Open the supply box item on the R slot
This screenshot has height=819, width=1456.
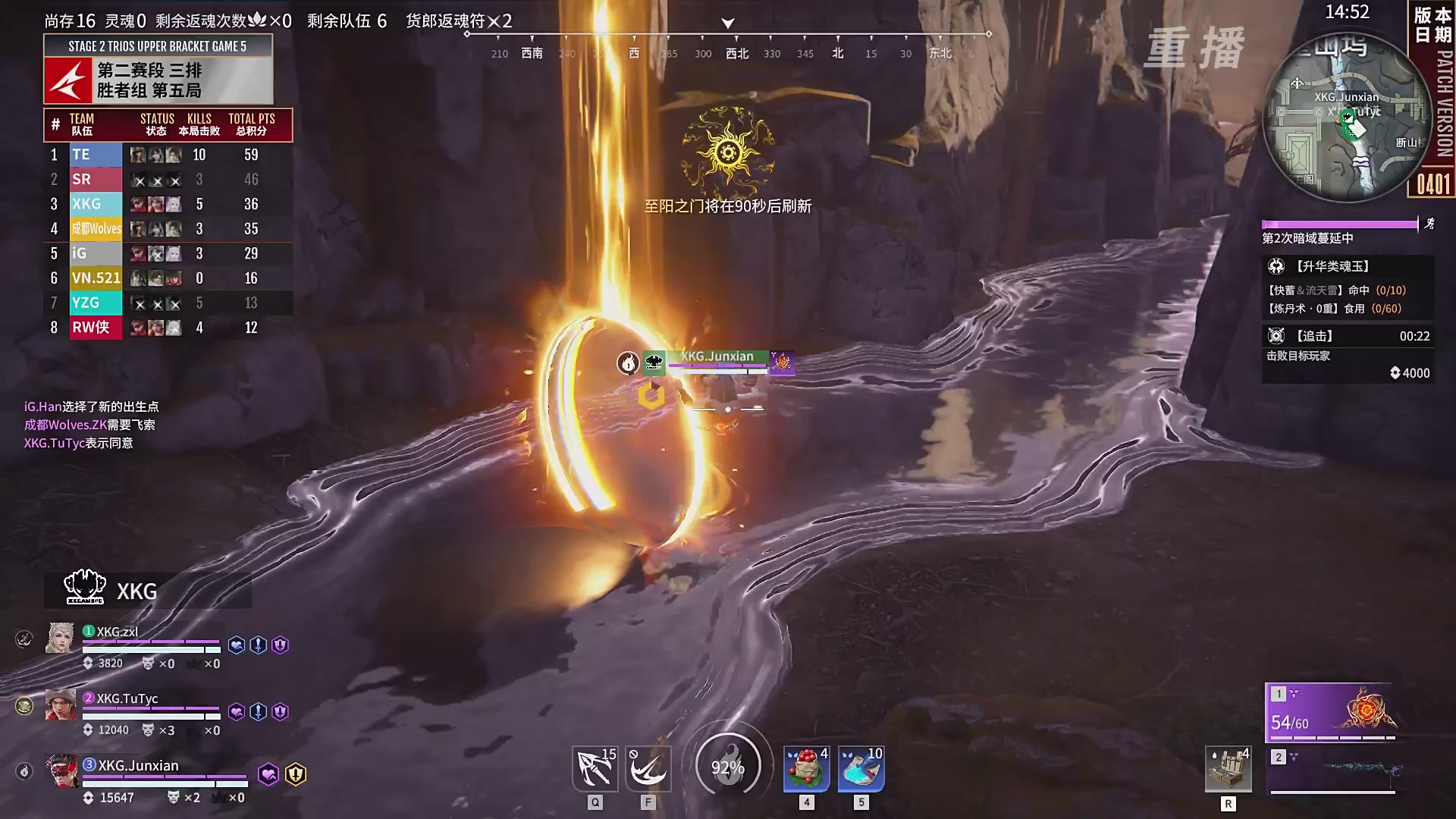(1229, 768)
